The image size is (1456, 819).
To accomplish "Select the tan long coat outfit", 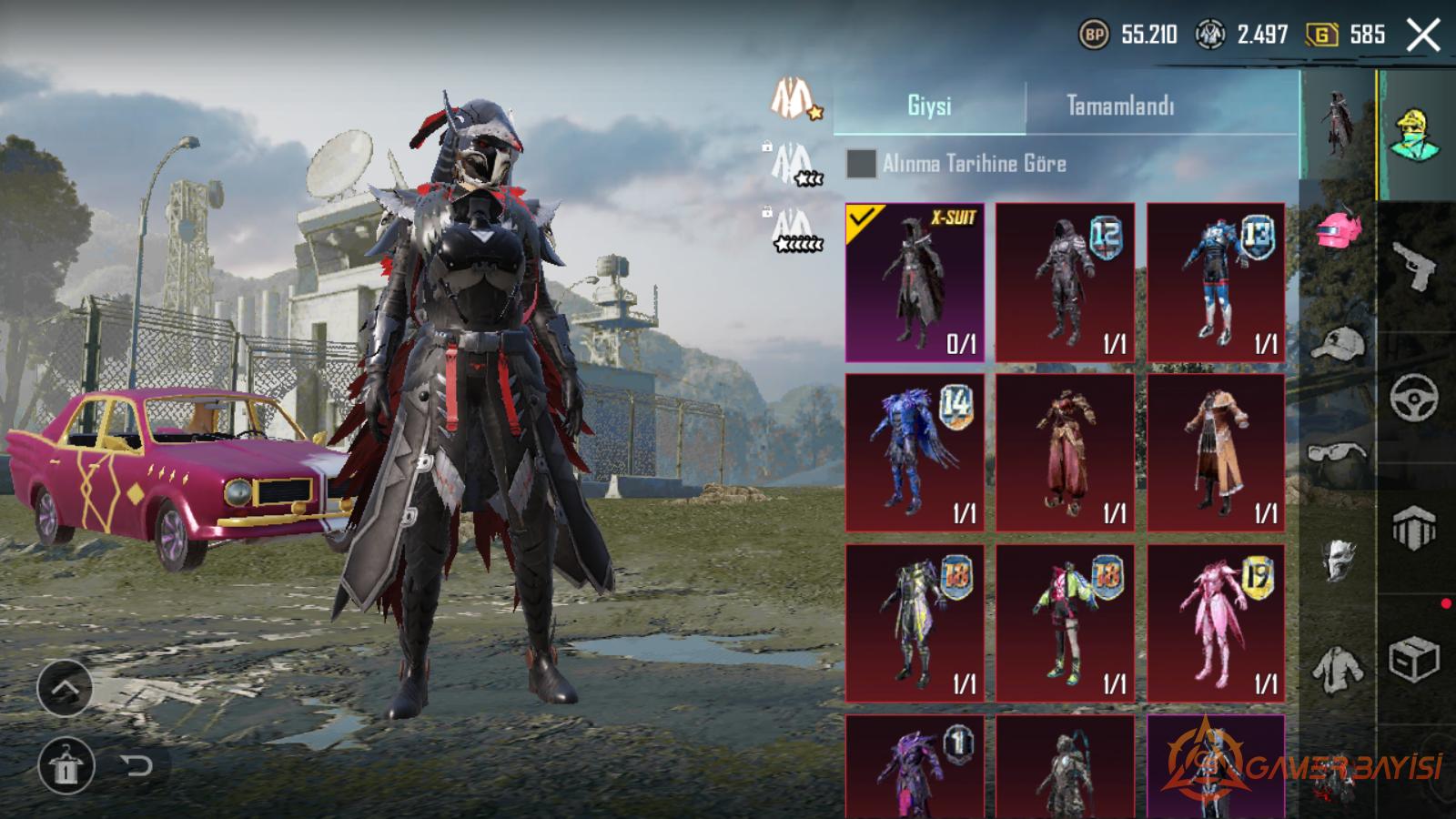I will click(x=1216, y=452).
